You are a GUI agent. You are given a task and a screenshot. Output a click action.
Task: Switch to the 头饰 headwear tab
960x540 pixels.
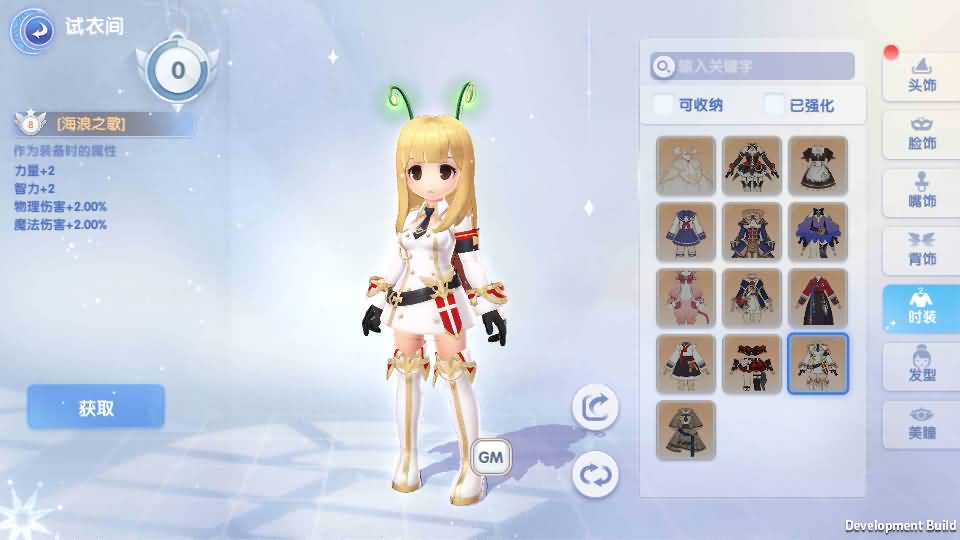click(x=921, y=75)
